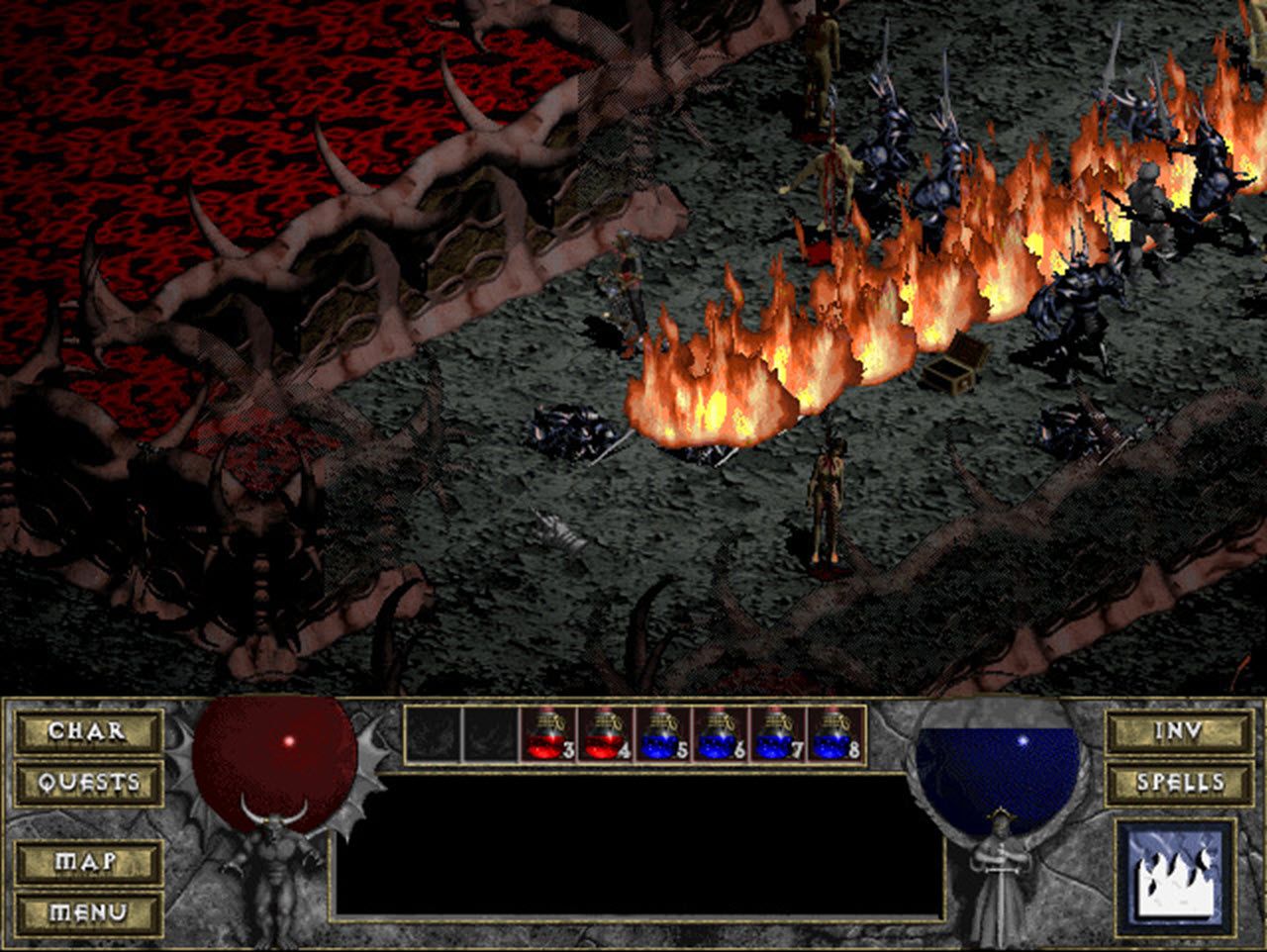This screenshot has width=1267, height=952.
Task: Open the CHAR character panel
Action: coord(87,733)
